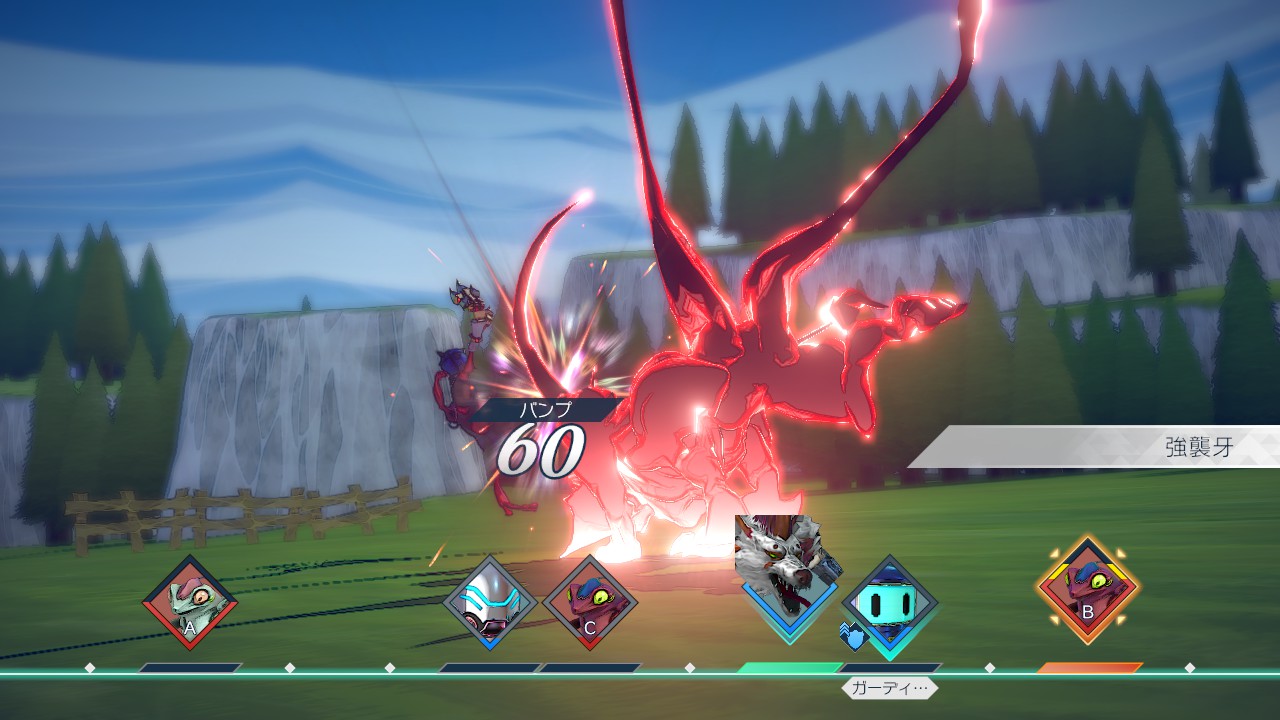1280x720 pixels.
Task: Select enemy A portrait on turn timeline
Action: tap(189, 603)
